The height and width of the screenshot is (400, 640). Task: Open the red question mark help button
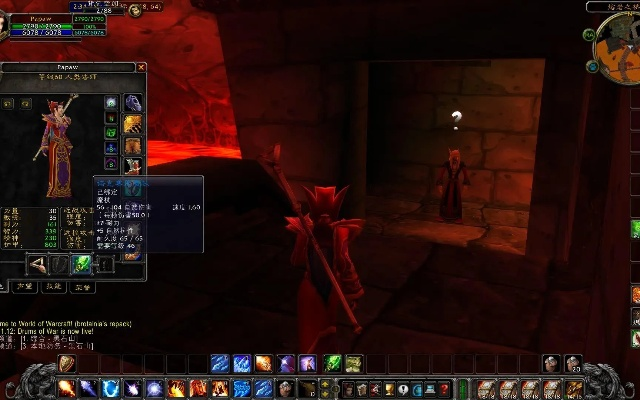pos(446,388)
